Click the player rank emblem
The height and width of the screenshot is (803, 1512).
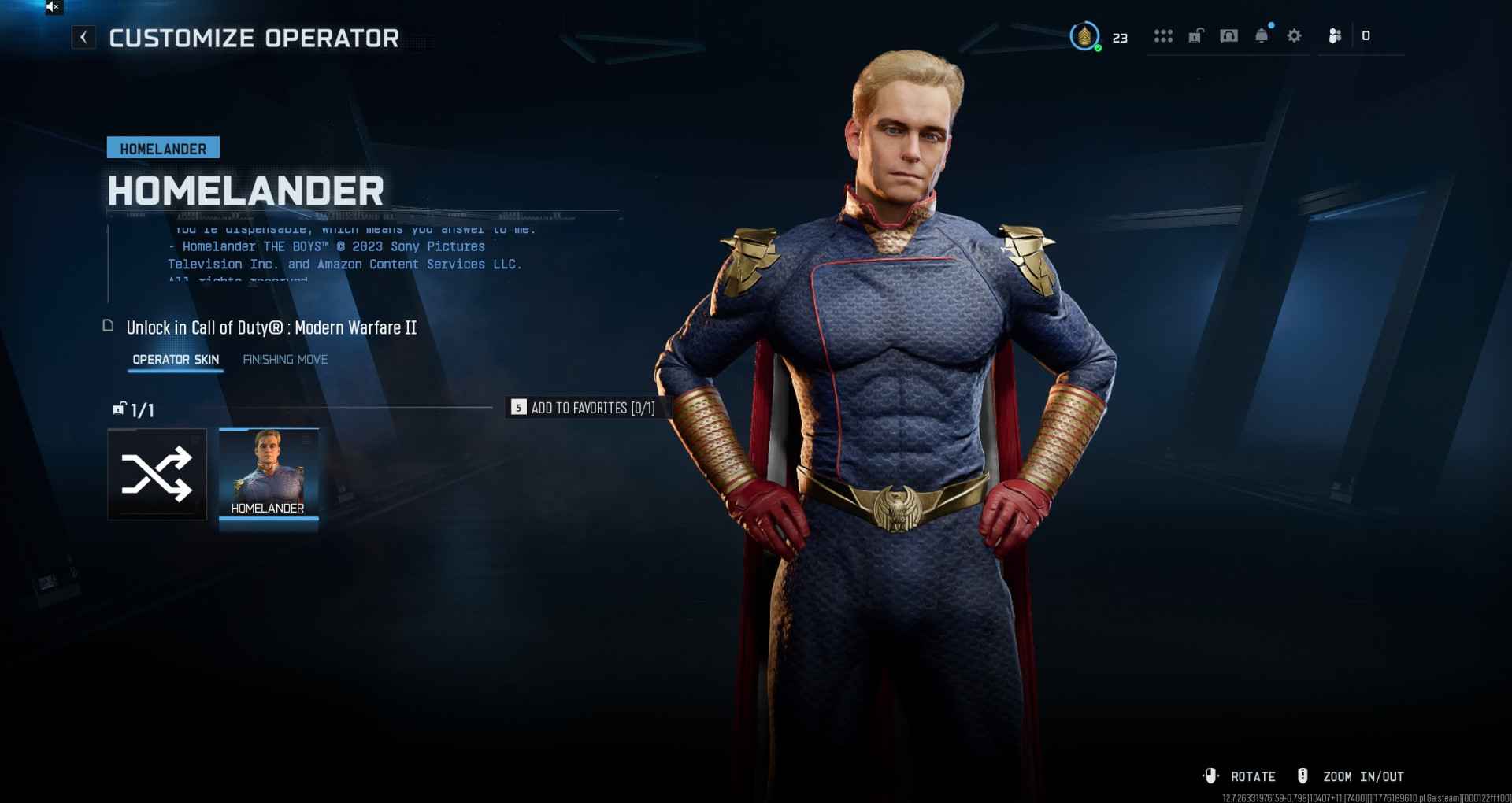[x=1084, y=36]
